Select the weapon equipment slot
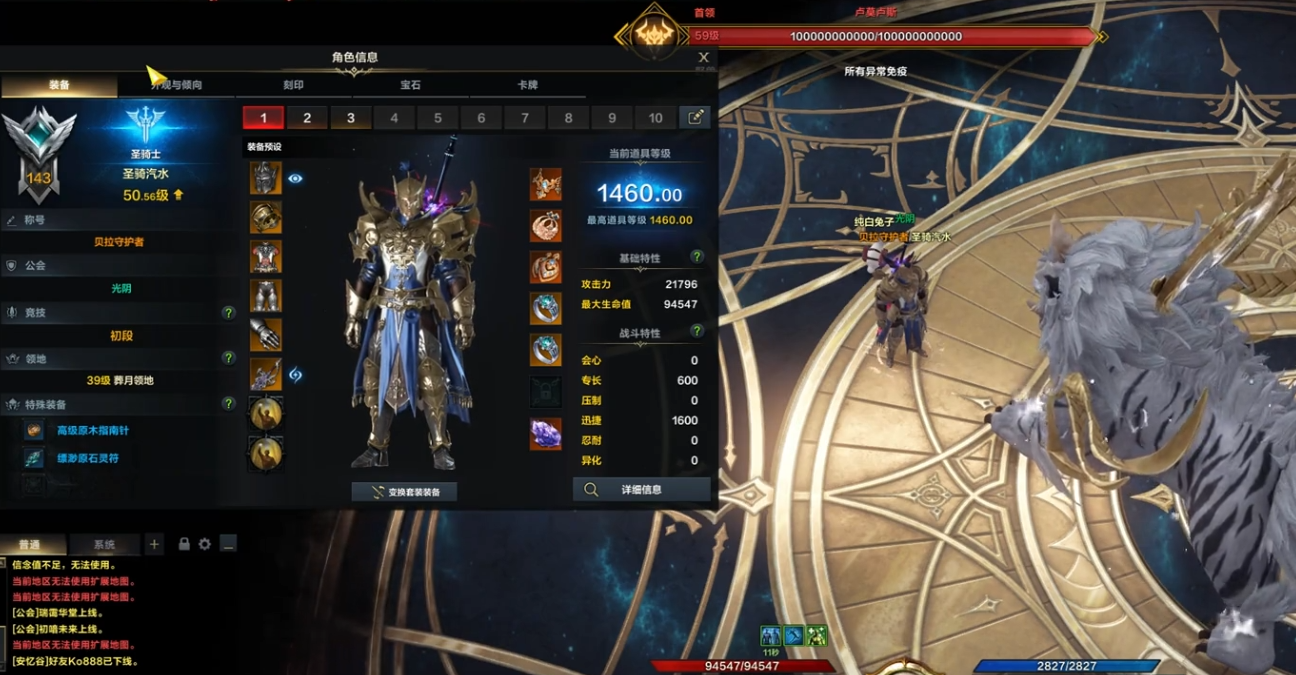Image resolution: width=1296 pixels, height=675 pixels. [x=265, y=374]
